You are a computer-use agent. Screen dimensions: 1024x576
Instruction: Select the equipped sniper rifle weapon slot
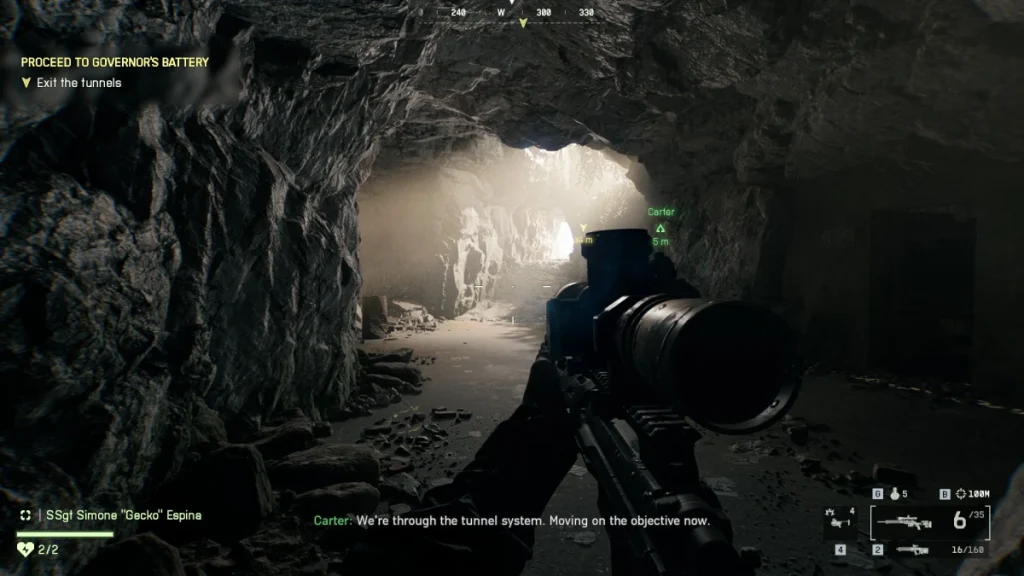pyautogui.click(x=904, y=522)
